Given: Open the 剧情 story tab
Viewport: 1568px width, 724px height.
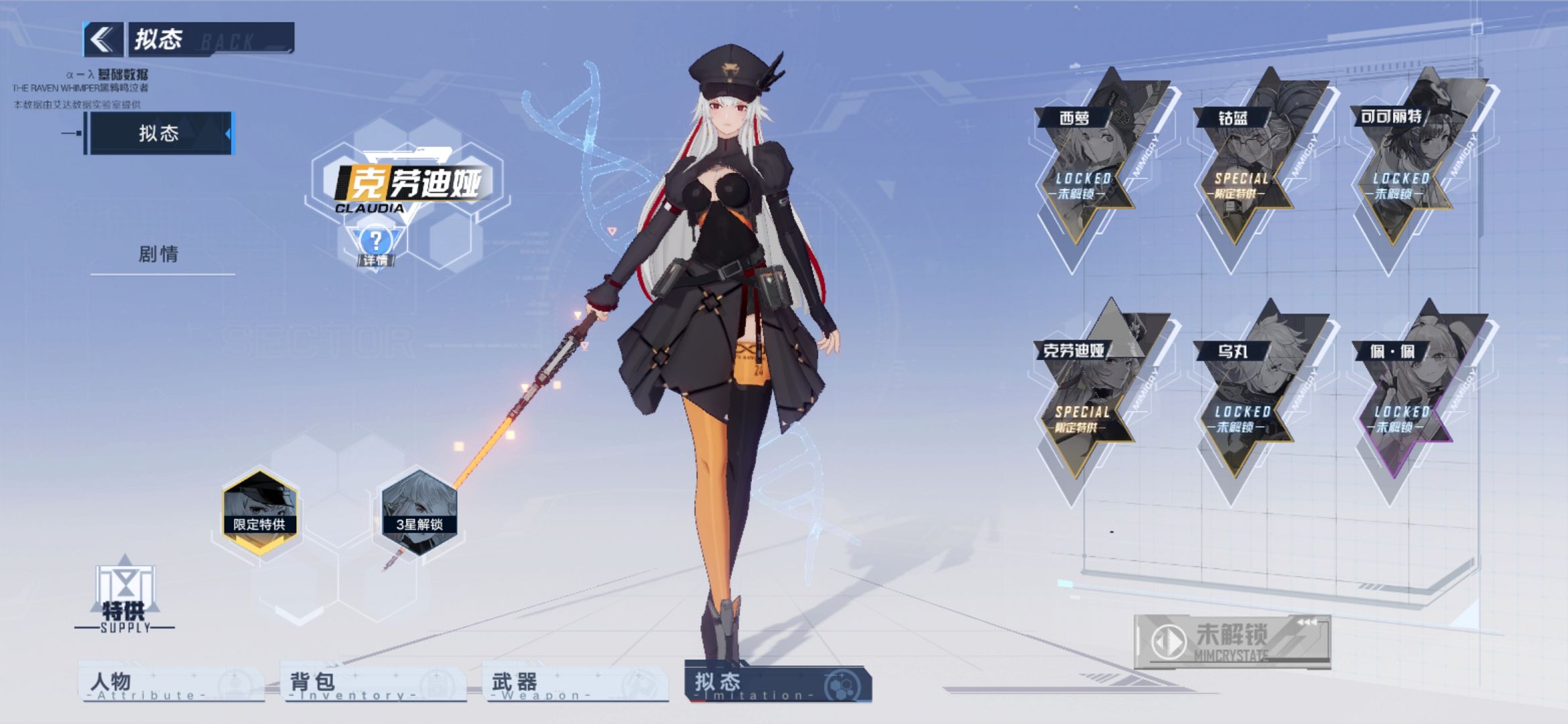Looking at the screenshot, I should point(159,255).
